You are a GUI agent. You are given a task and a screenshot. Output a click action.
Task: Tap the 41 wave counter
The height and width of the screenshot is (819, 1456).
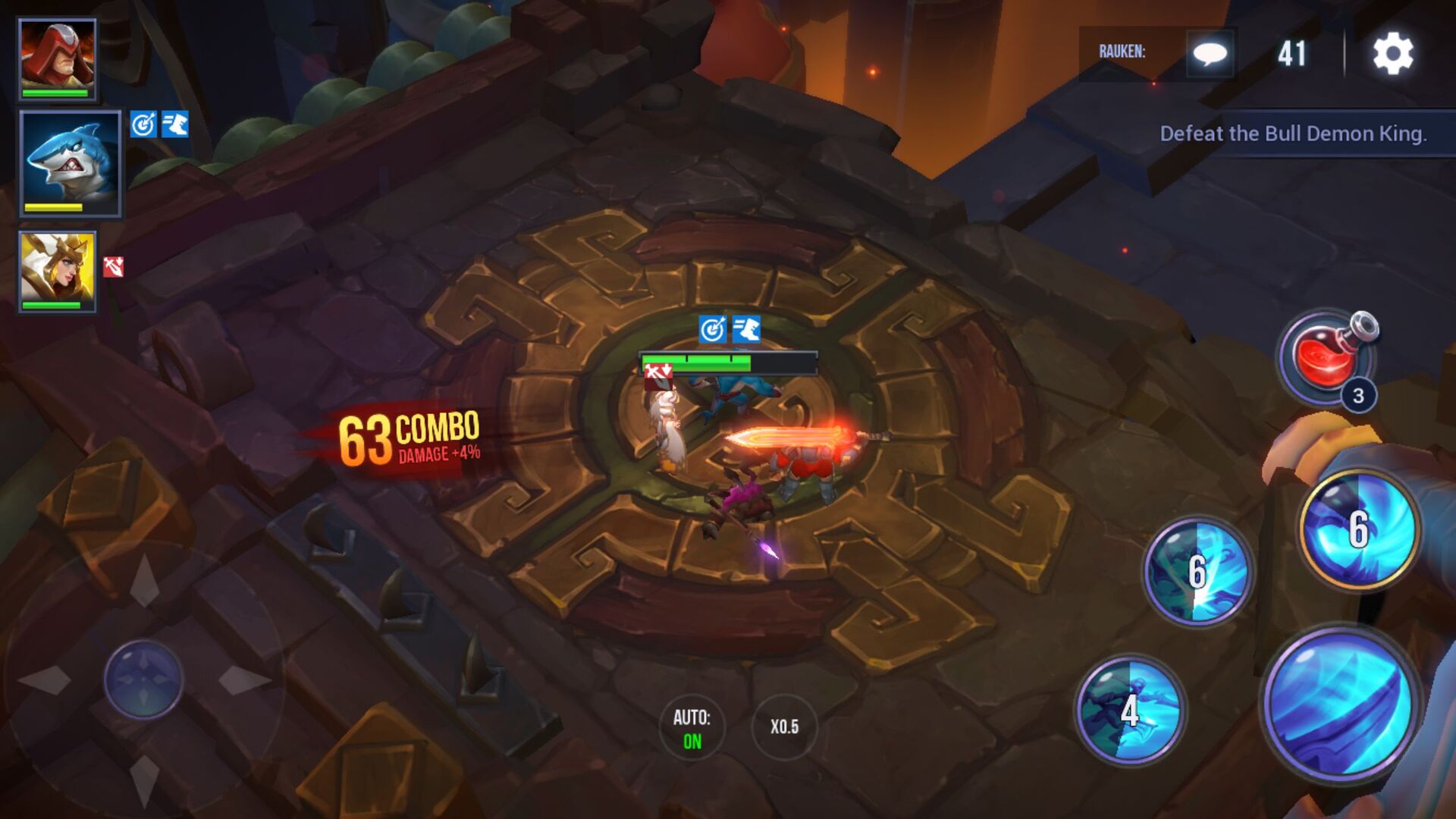(x=1295, y=53)
